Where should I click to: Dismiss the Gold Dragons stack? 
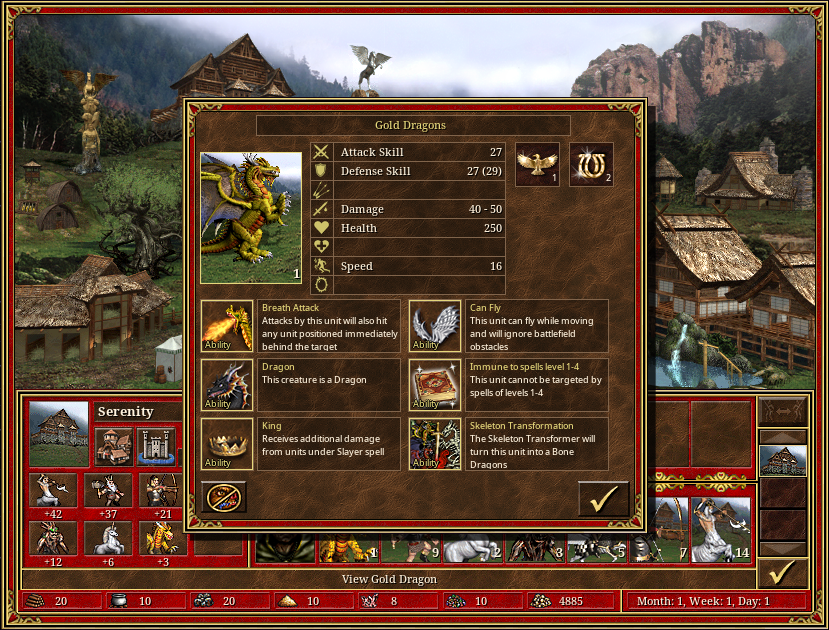pos(224,498)
